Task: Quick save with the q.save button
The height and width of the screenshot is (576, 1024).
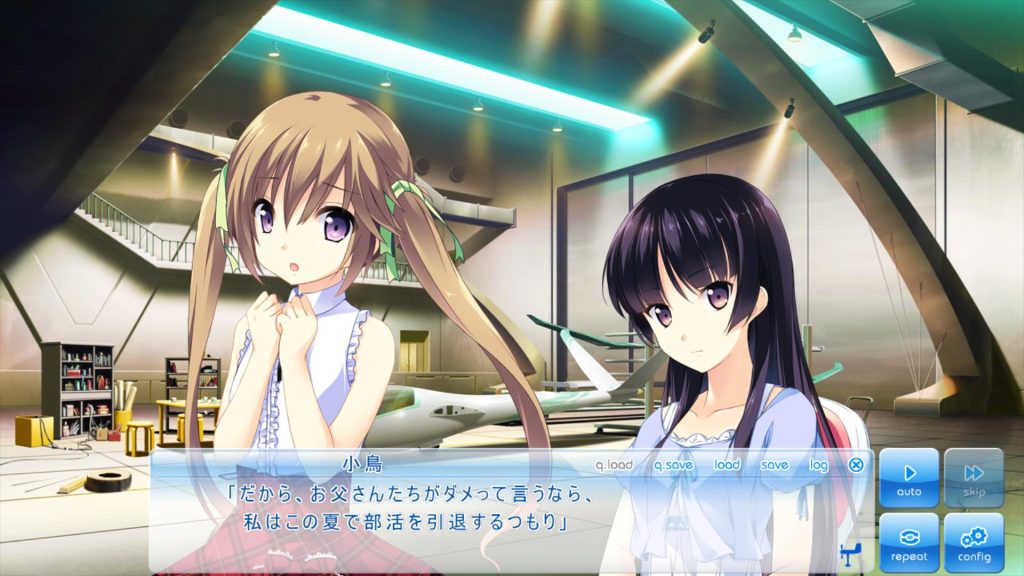Action: click(x=673, y=465)
